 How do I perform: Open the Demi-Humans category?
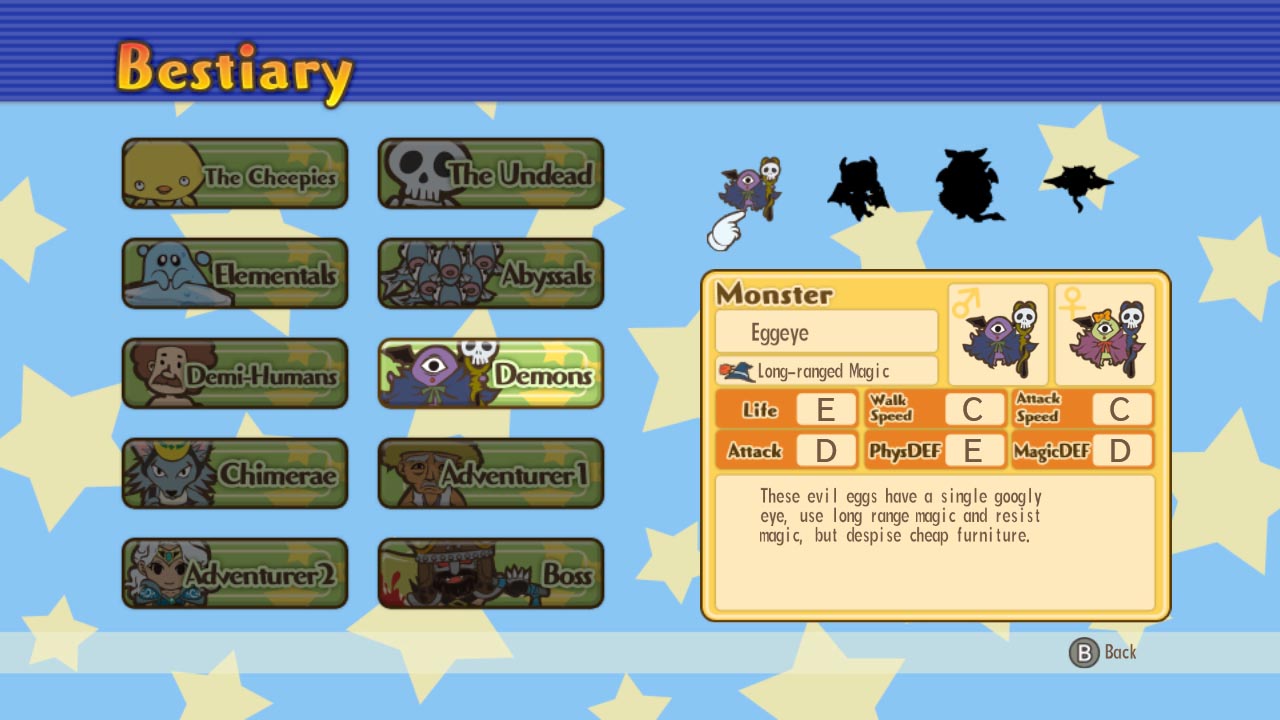click(x=234, y=373)
